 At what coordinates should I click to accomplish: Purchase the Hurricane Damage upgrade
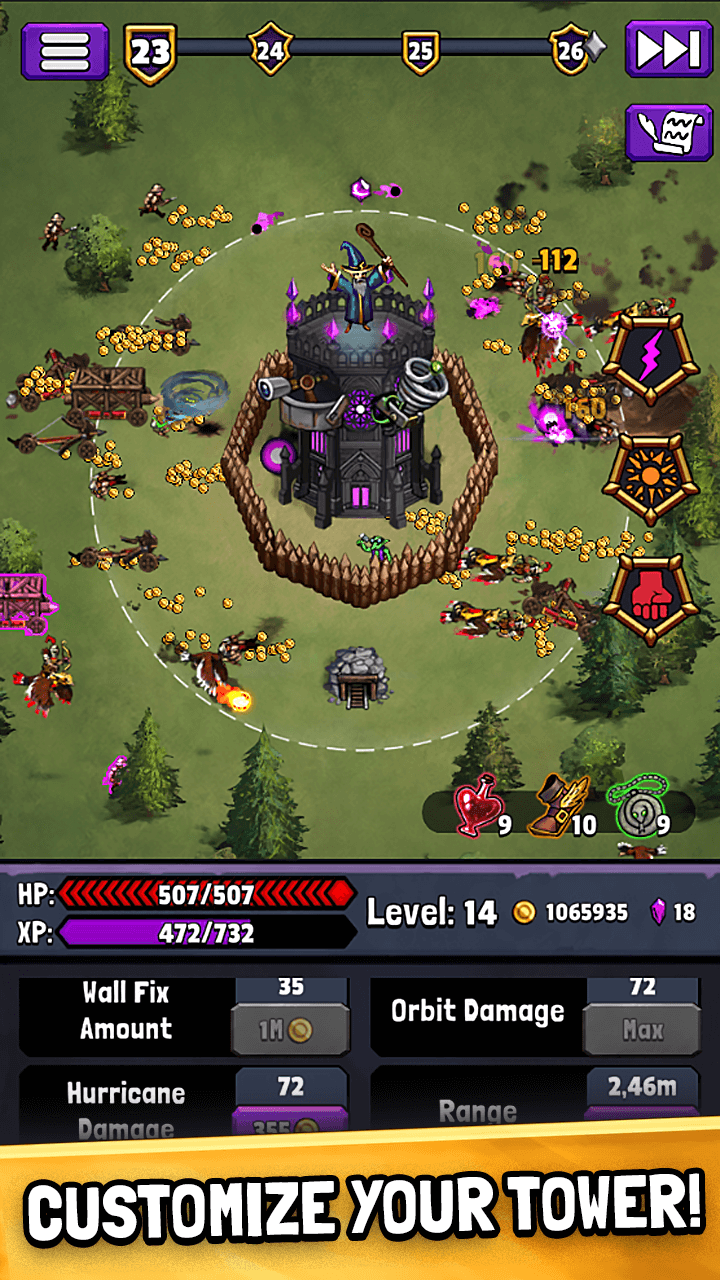[290, 1126]
